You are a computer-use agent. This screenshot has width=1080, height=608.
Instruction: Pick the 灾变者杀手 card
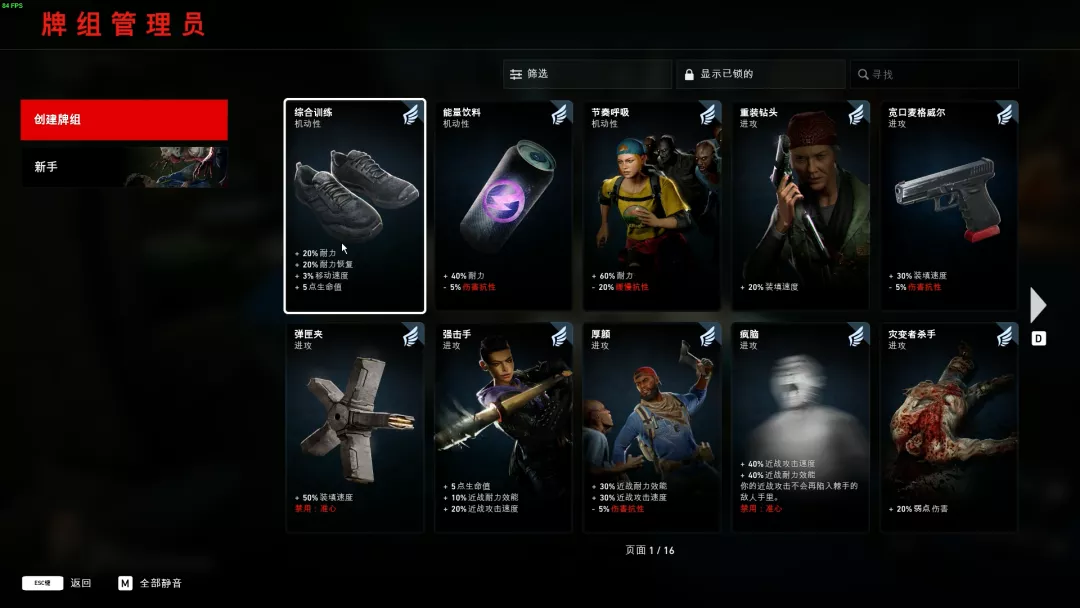pos(949,427)
